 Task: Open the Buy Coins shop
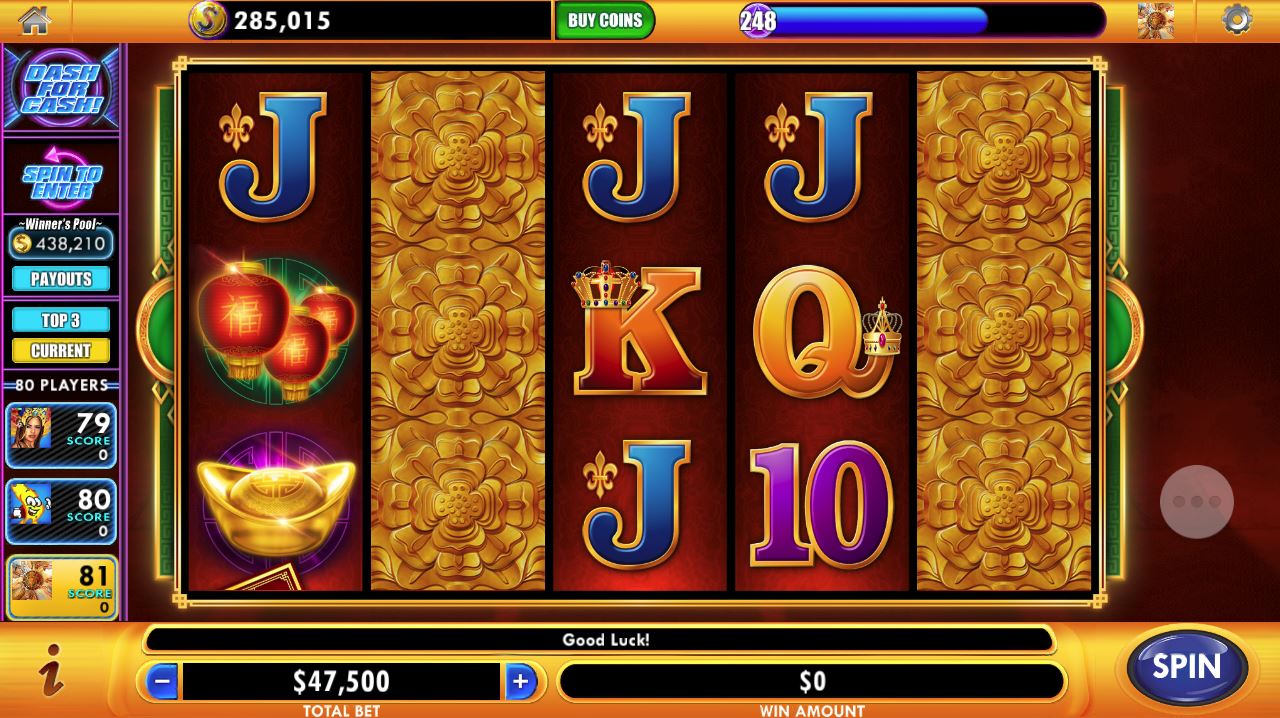[605, 21]
